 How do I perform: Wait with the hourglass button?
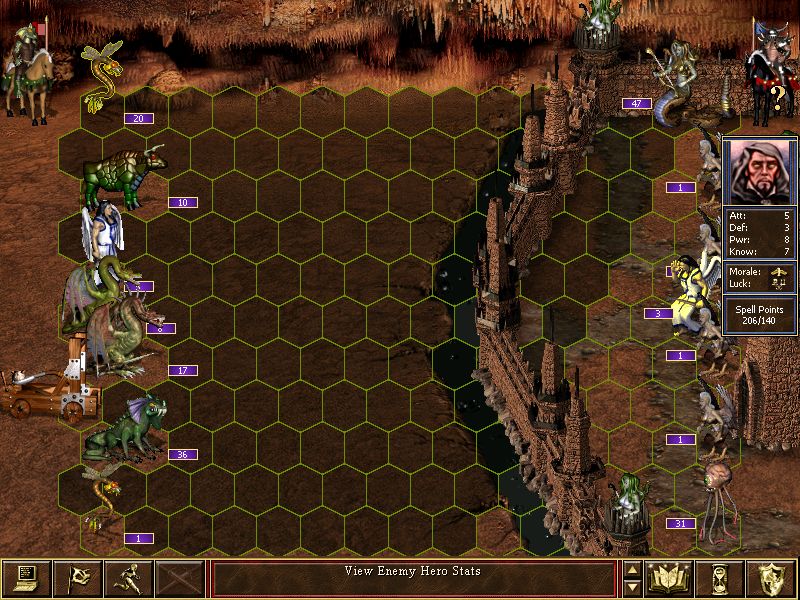721,578
